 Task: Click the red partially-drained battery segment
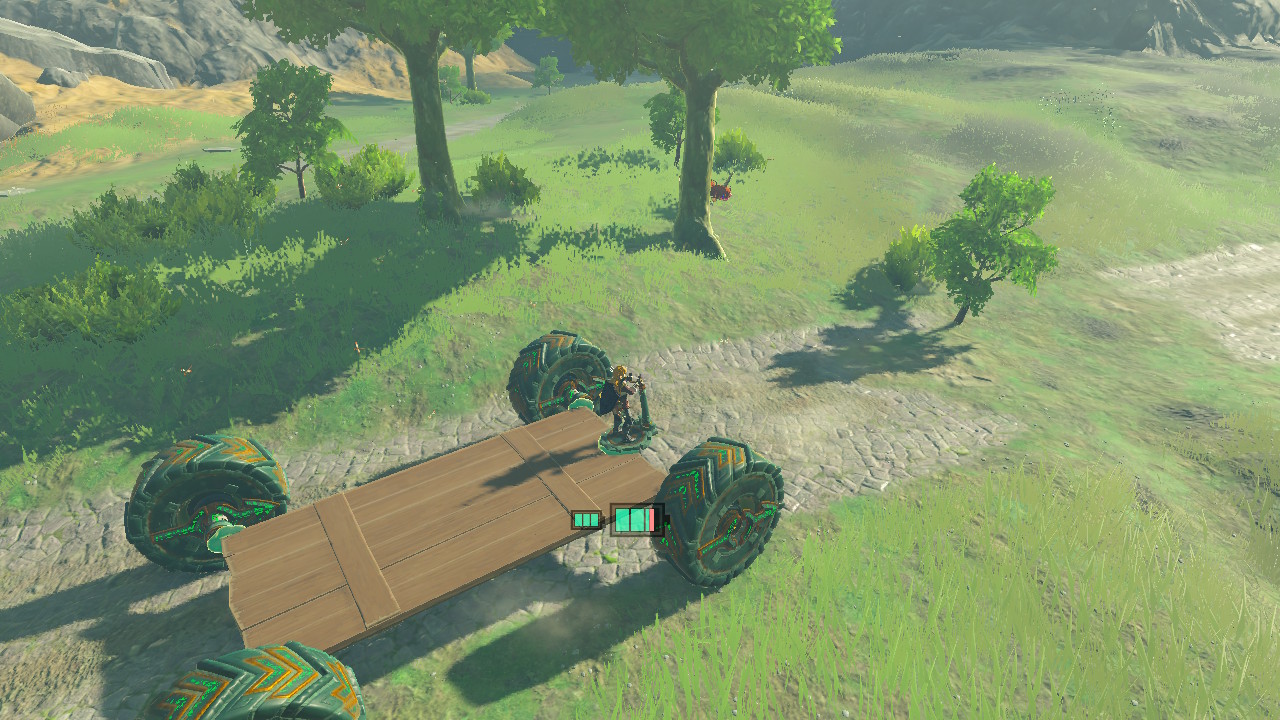click(651, 518)
